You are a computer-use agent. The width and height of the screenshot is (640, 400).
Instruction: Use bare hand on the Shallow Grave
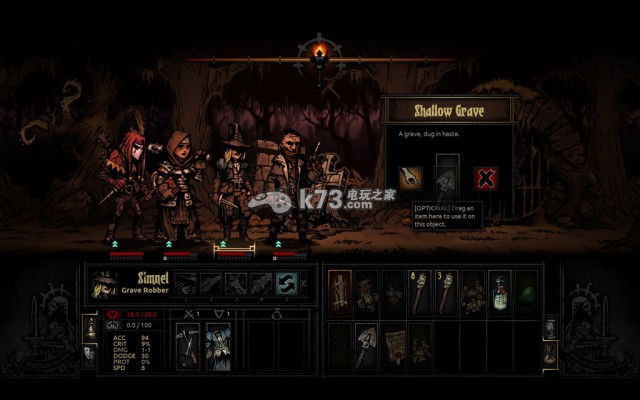(411, 178)
